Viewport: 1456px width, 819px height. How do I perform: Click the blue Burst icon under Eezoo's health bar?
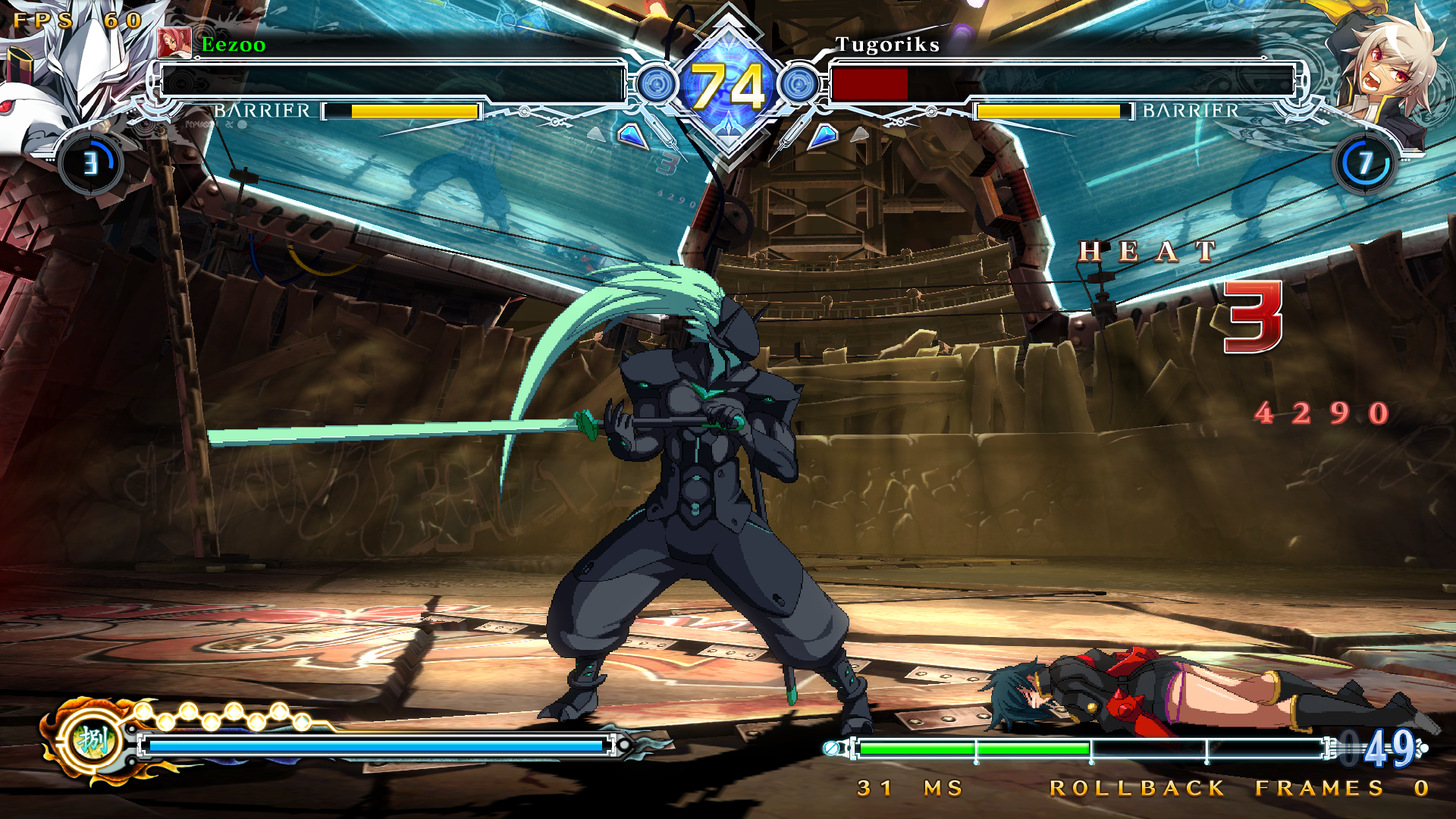click(x=632, y=136)
